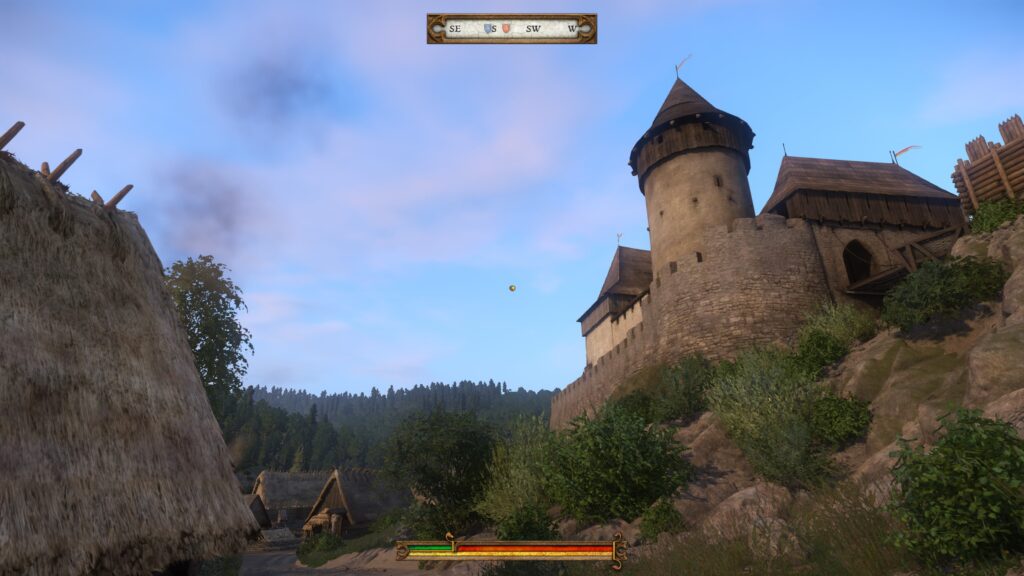
Task: Click the blue shield marker on the compass
Action: (x=487, y=29)
